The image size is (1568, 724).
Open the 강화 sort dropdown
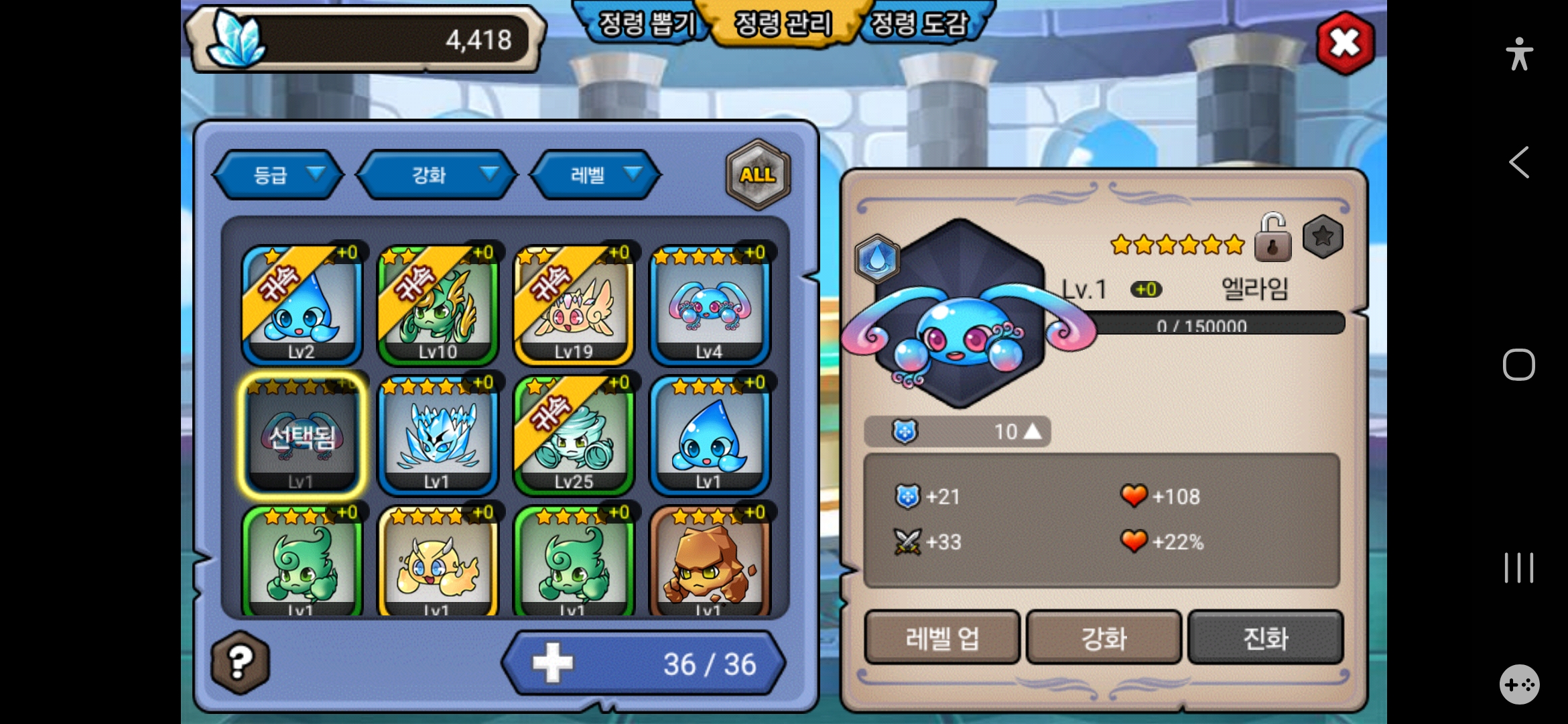click(437, 175)
